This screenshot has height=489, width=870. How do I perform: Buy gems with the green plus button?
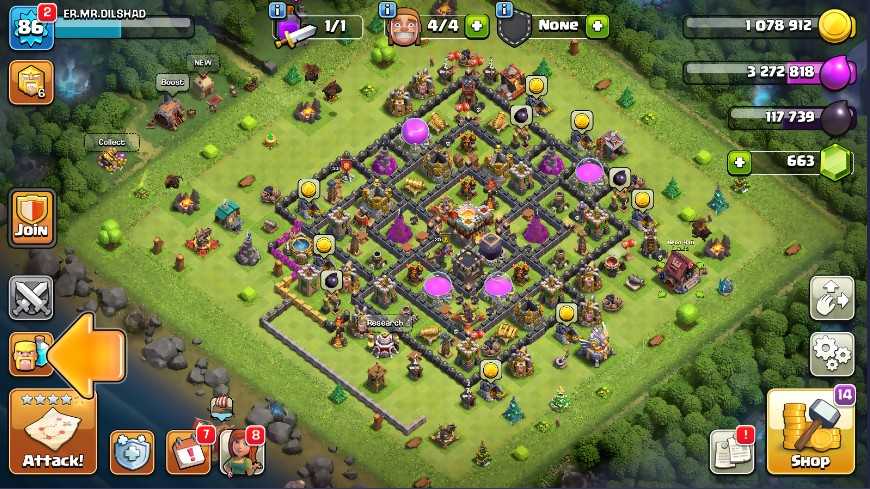tap(740, 162)
